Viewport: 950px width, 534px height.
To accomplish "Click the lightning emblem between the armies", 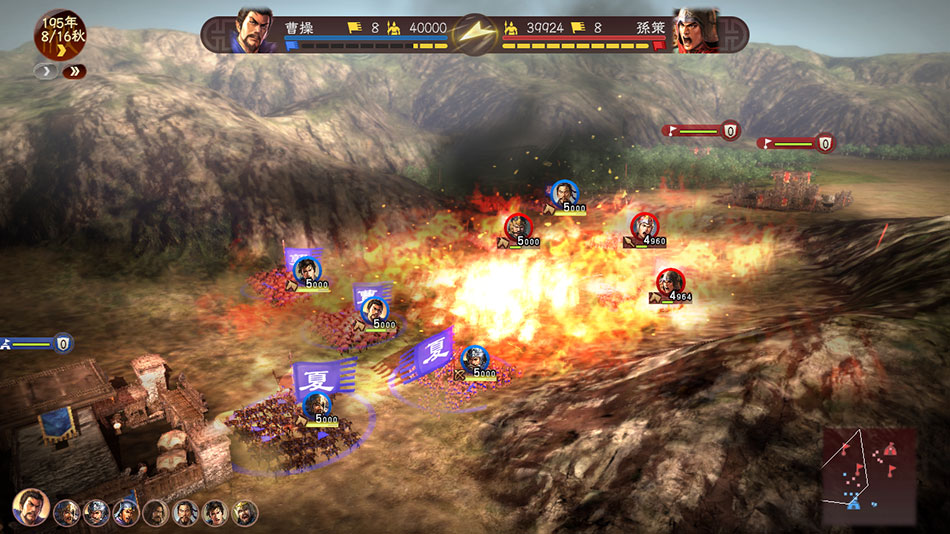I will (475, 33).
